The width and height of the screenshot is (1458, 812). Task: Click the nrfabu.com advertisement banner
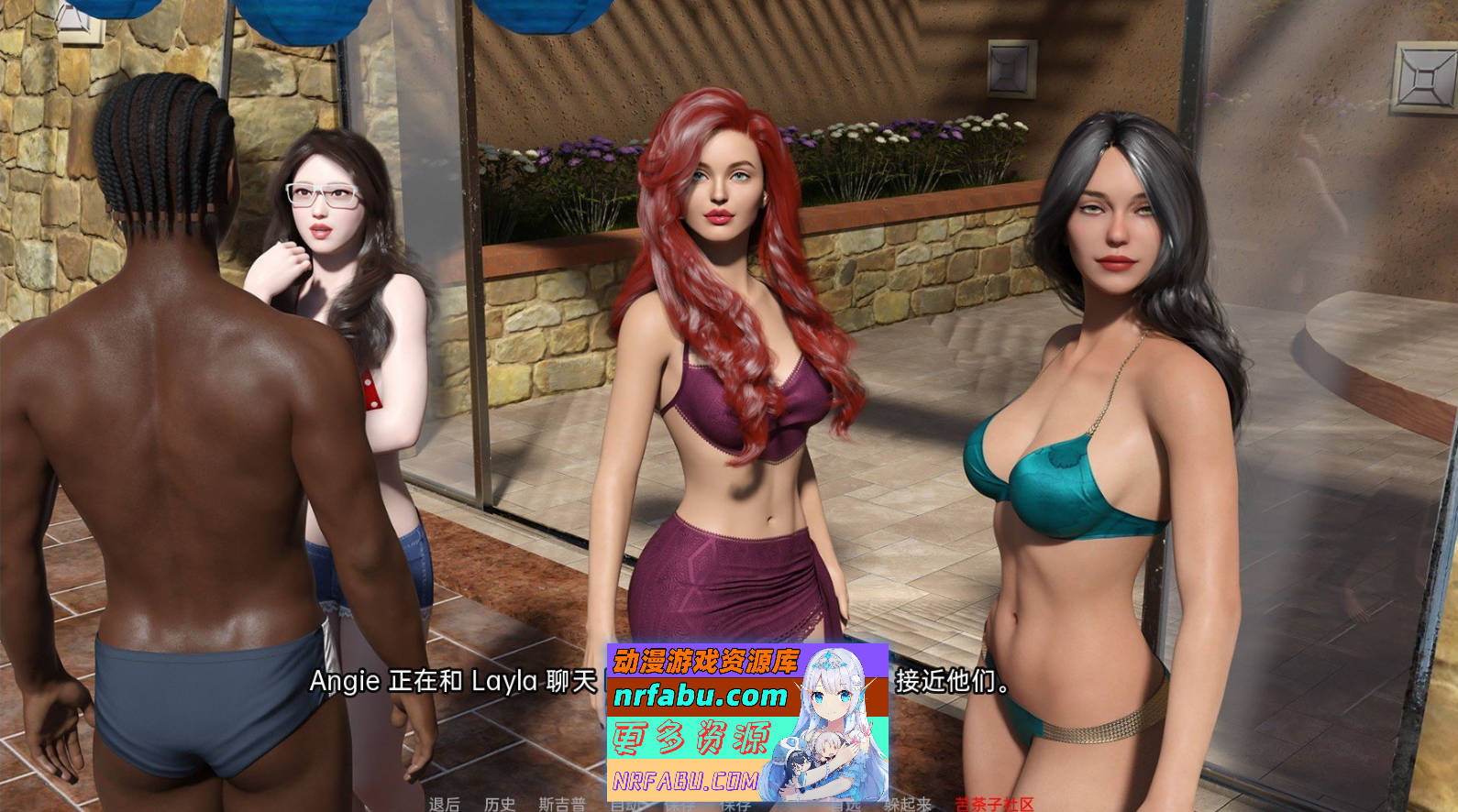(746, 722)
